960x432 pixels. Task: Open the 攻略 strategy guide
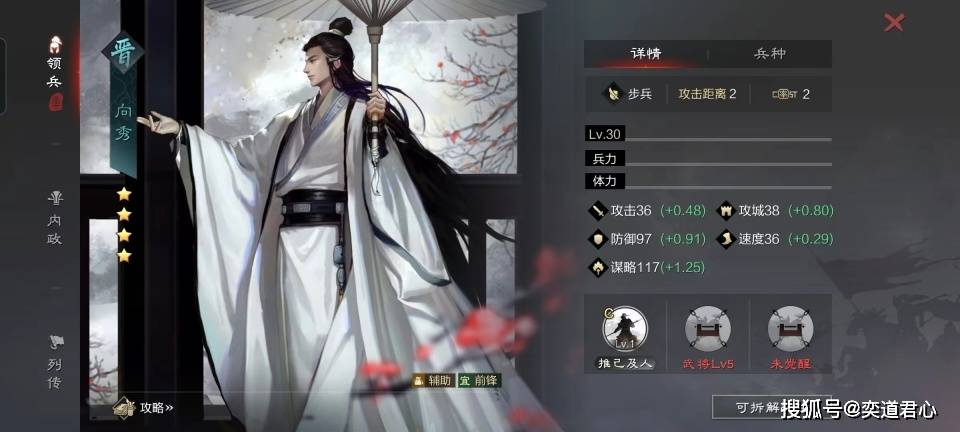(146, 407)
